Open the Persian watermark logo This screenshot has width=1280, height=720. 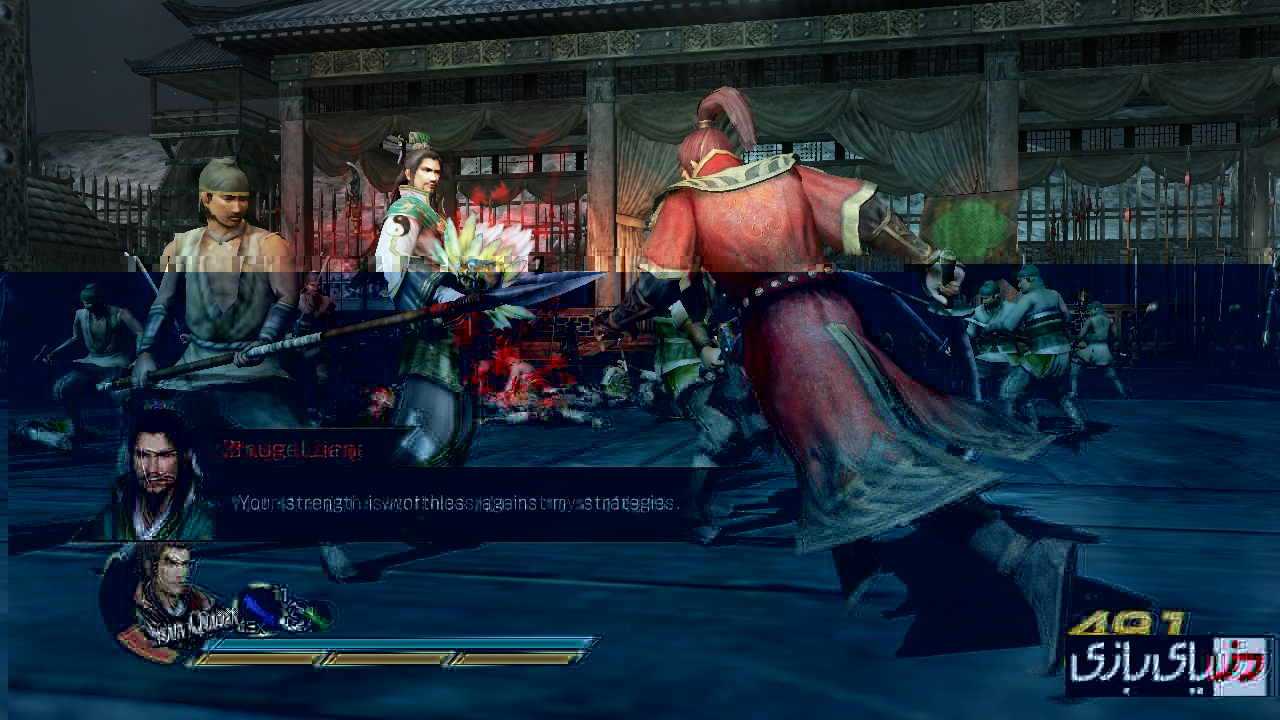tap(1168, 665)
